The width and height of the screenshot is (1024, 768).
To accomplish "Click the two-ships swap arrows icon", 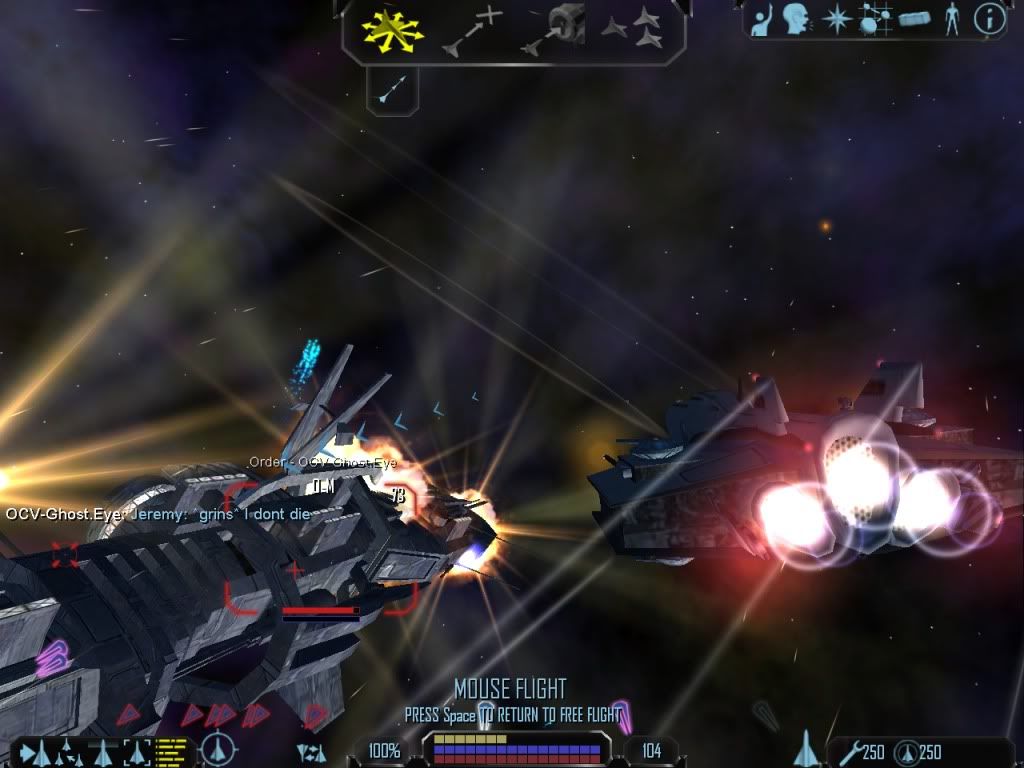I will point(311,752).
